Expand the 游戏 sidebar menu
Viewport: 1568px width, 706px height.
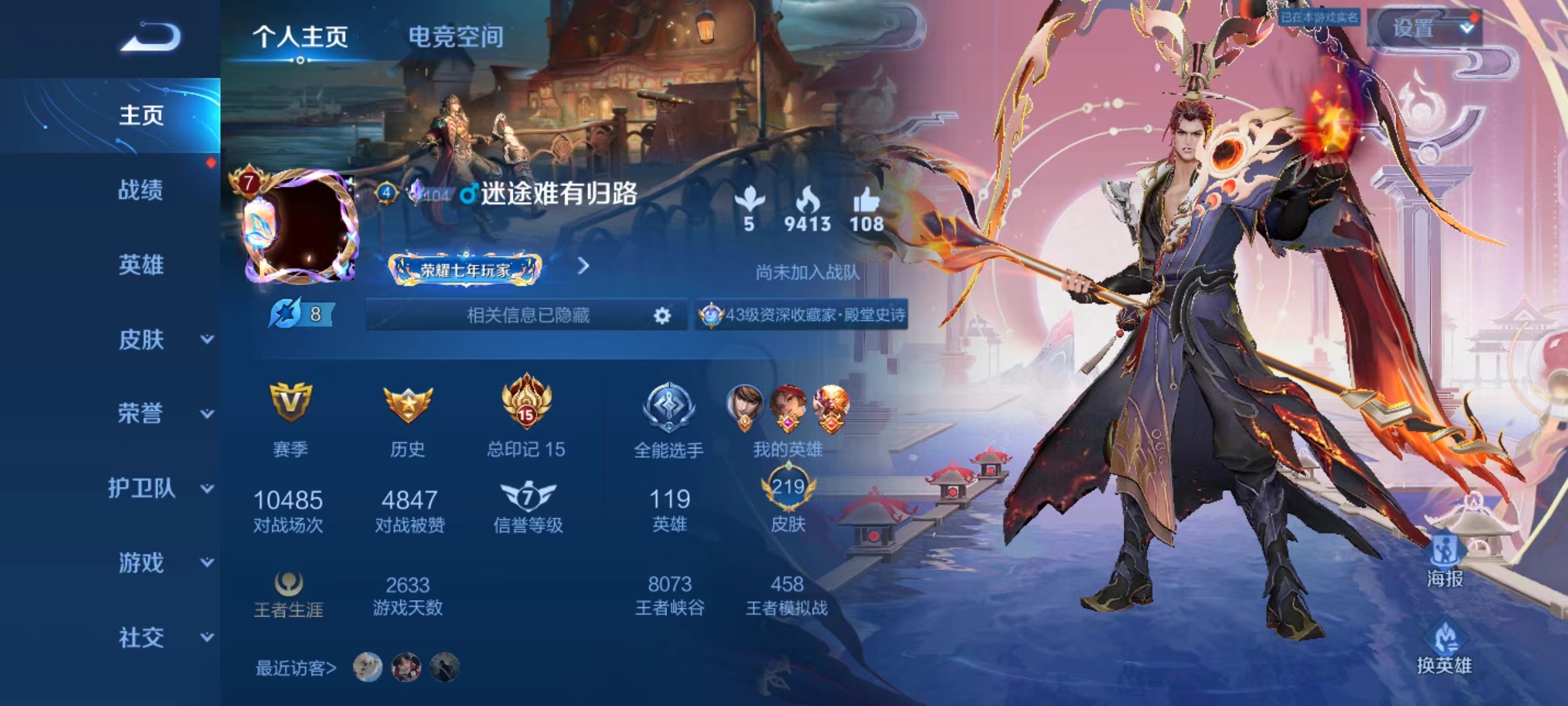[163, 563]
